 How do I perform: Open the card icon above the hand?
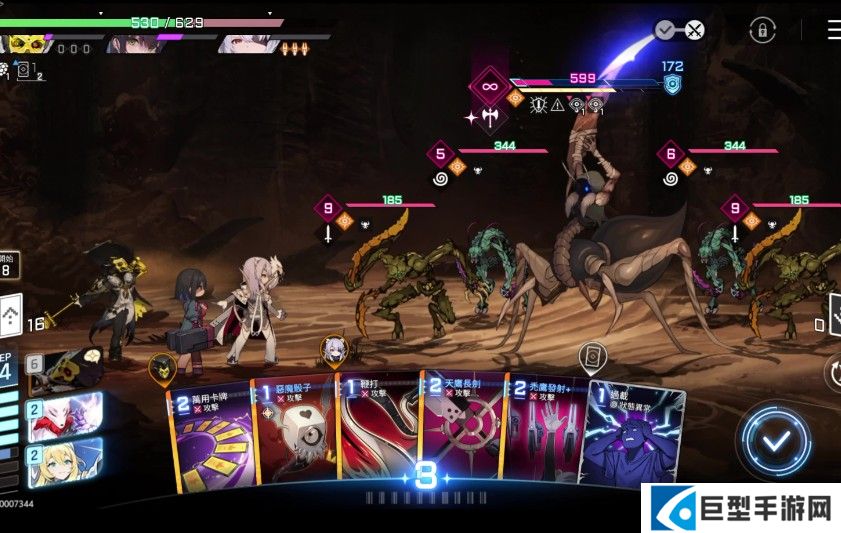click(592, 356)
